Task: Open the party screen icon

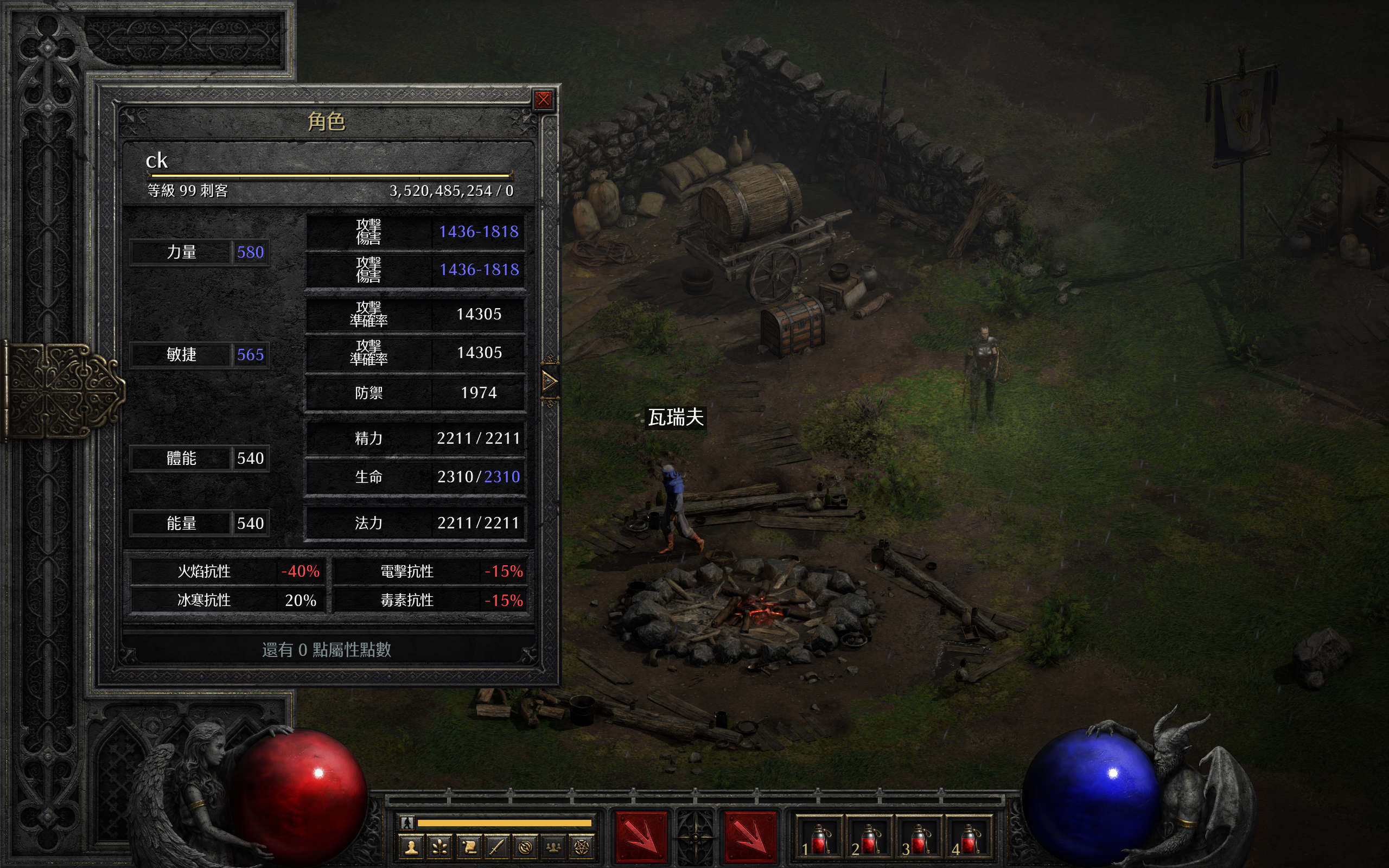Action: click(553, 847)
